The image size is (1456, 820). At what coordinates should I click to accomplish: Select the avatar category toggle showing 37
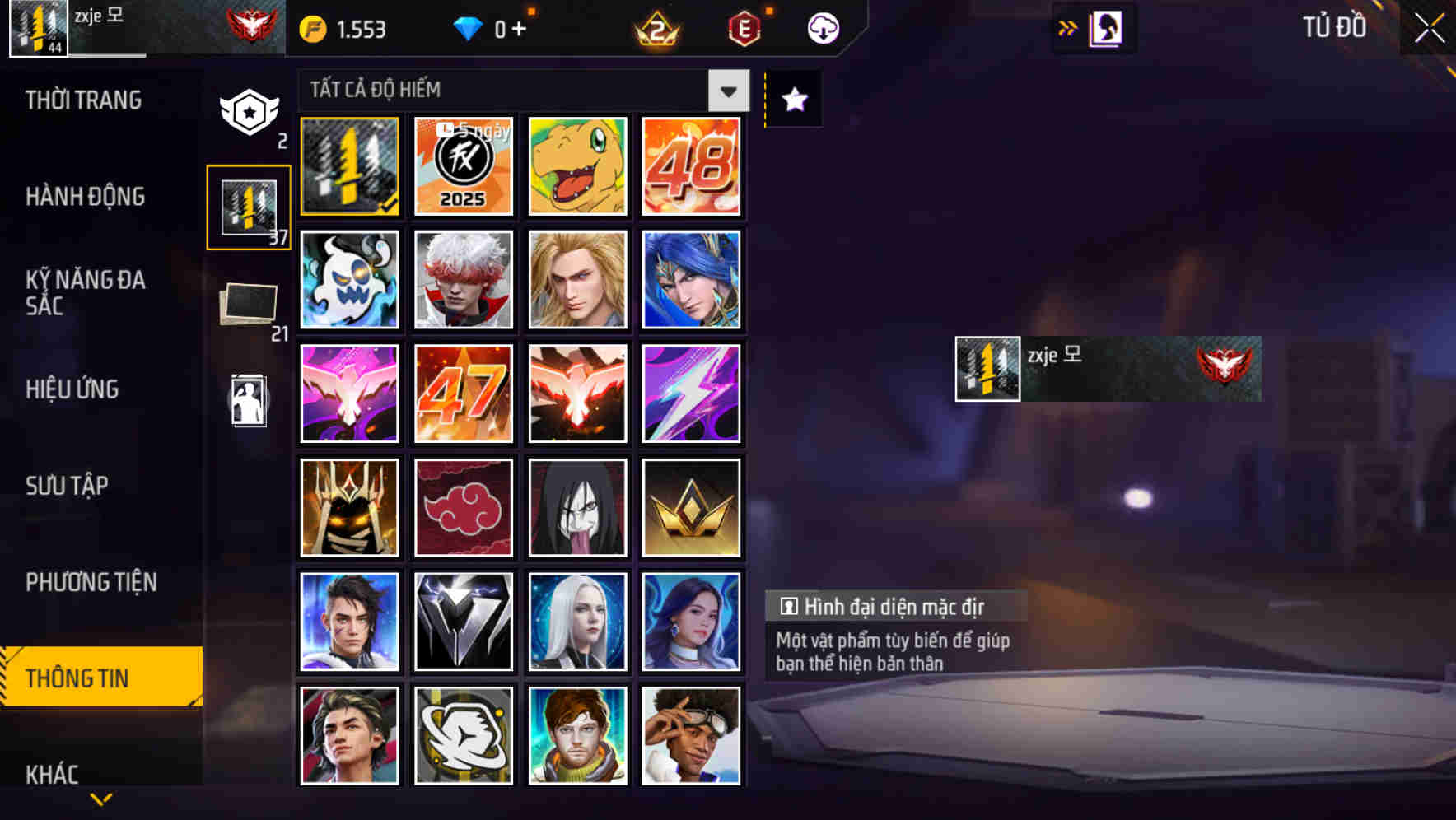coord(248,205)
